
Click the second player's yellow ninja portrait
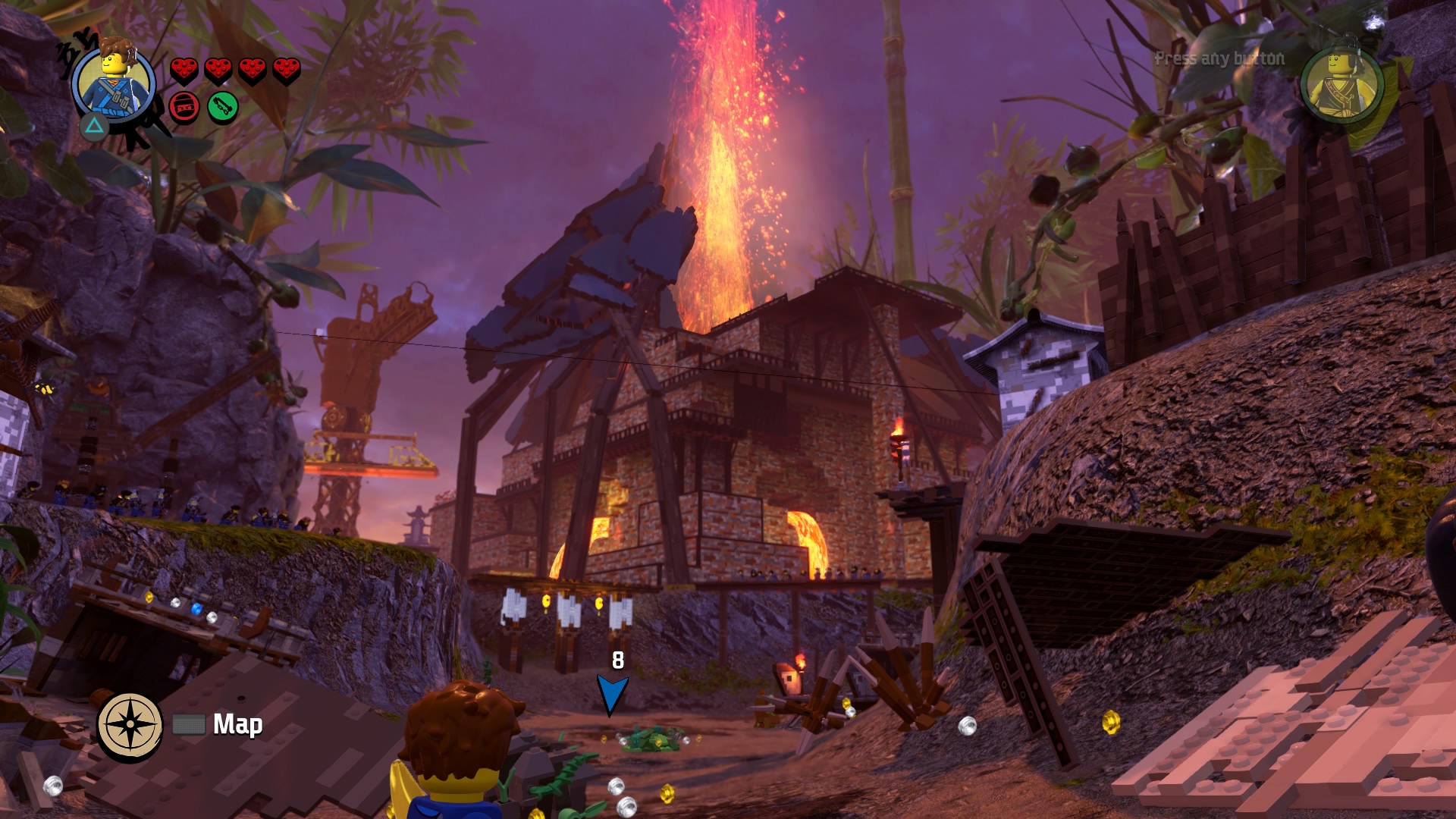pyautogui.click(x=1341, y=83)
